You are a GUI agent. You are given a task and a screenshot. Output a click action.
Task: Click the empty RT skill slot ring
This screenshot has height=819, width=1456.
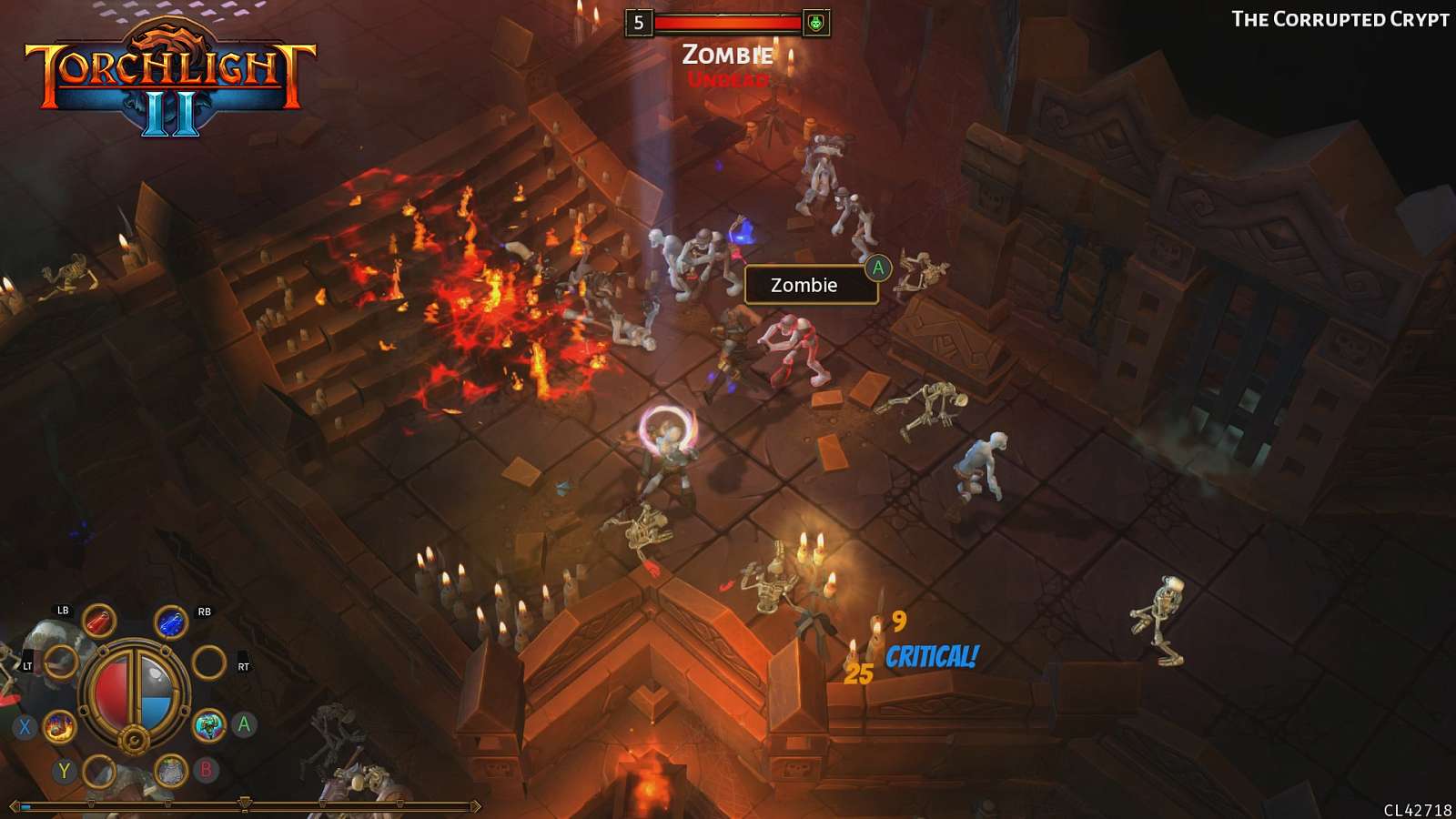[209, 662]
